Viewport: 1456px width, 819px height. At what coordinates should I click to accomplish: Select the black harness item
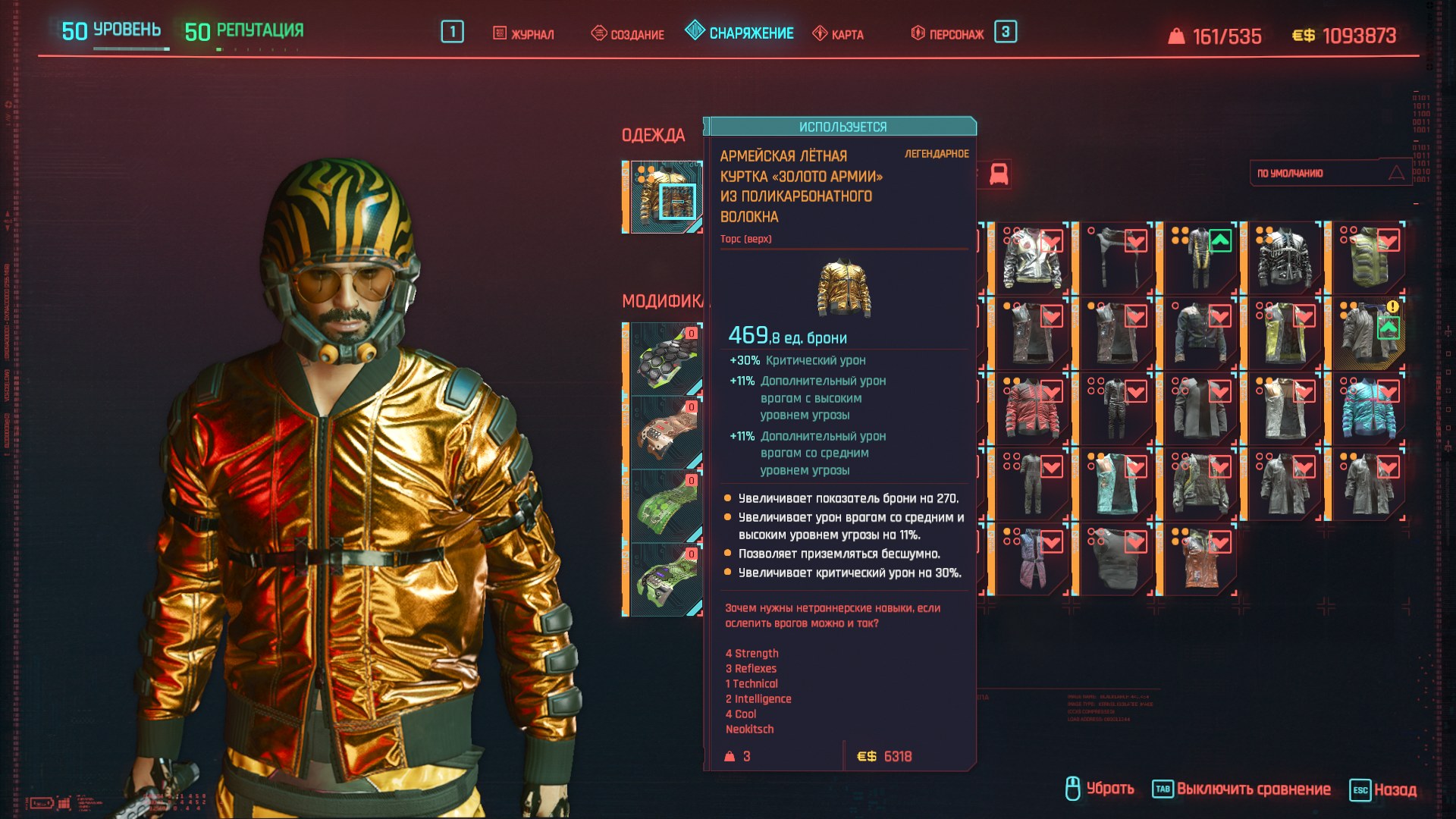tap(1116, 258)
